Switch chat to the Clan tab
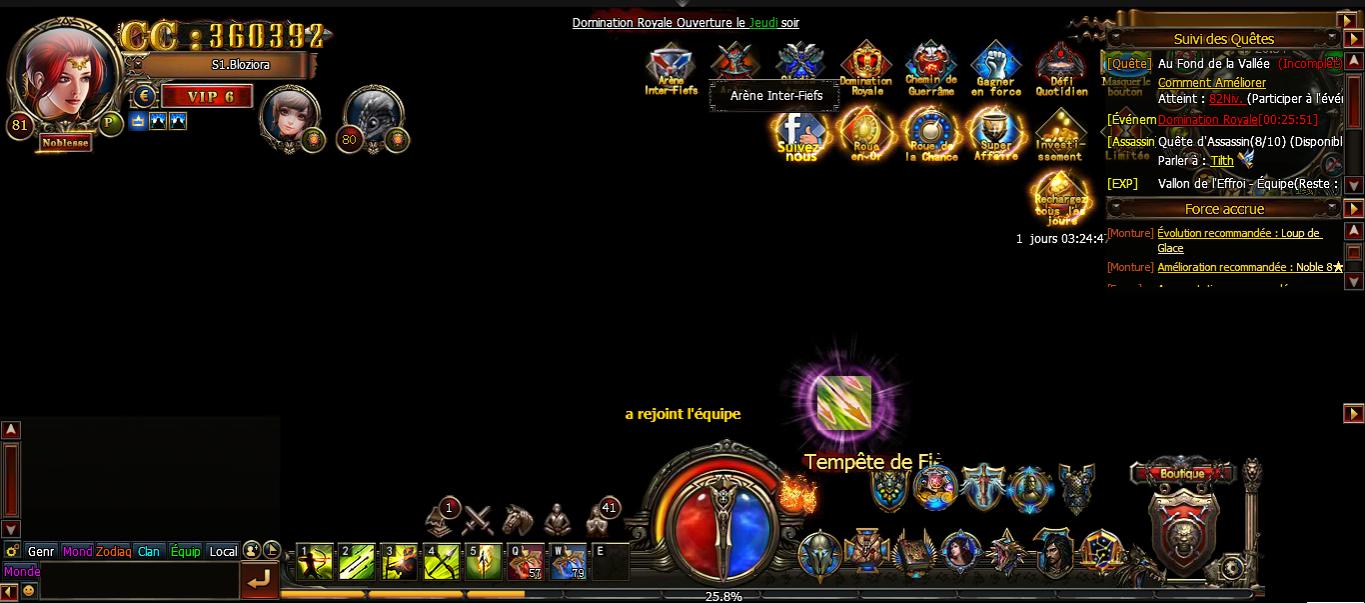The width and height of the screenshot is (1365, 603). coord(149,551)
